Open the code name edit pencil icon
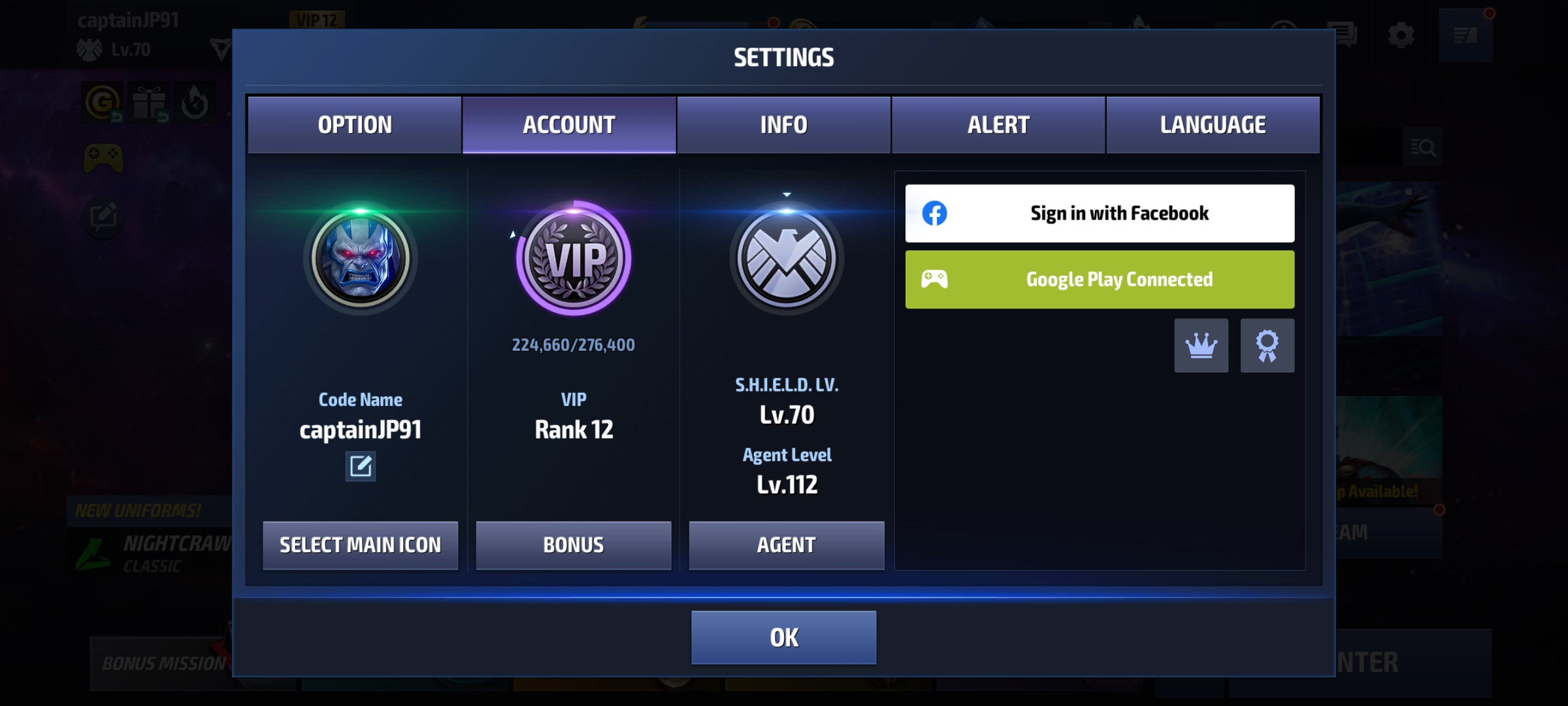 (360, 467)
